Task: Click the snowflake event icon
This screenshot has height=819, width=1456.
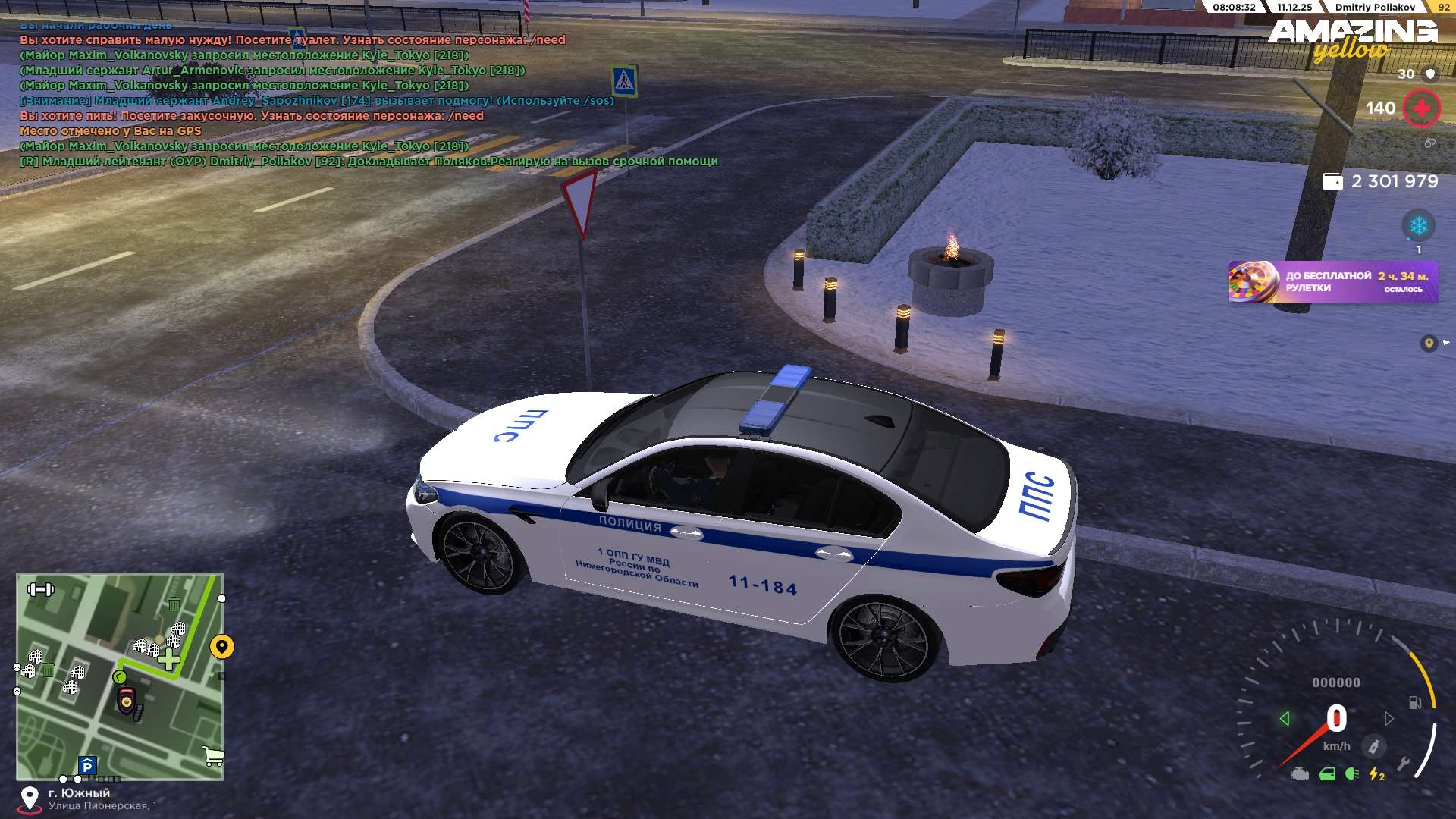Action: click(x=1418, y=225)
